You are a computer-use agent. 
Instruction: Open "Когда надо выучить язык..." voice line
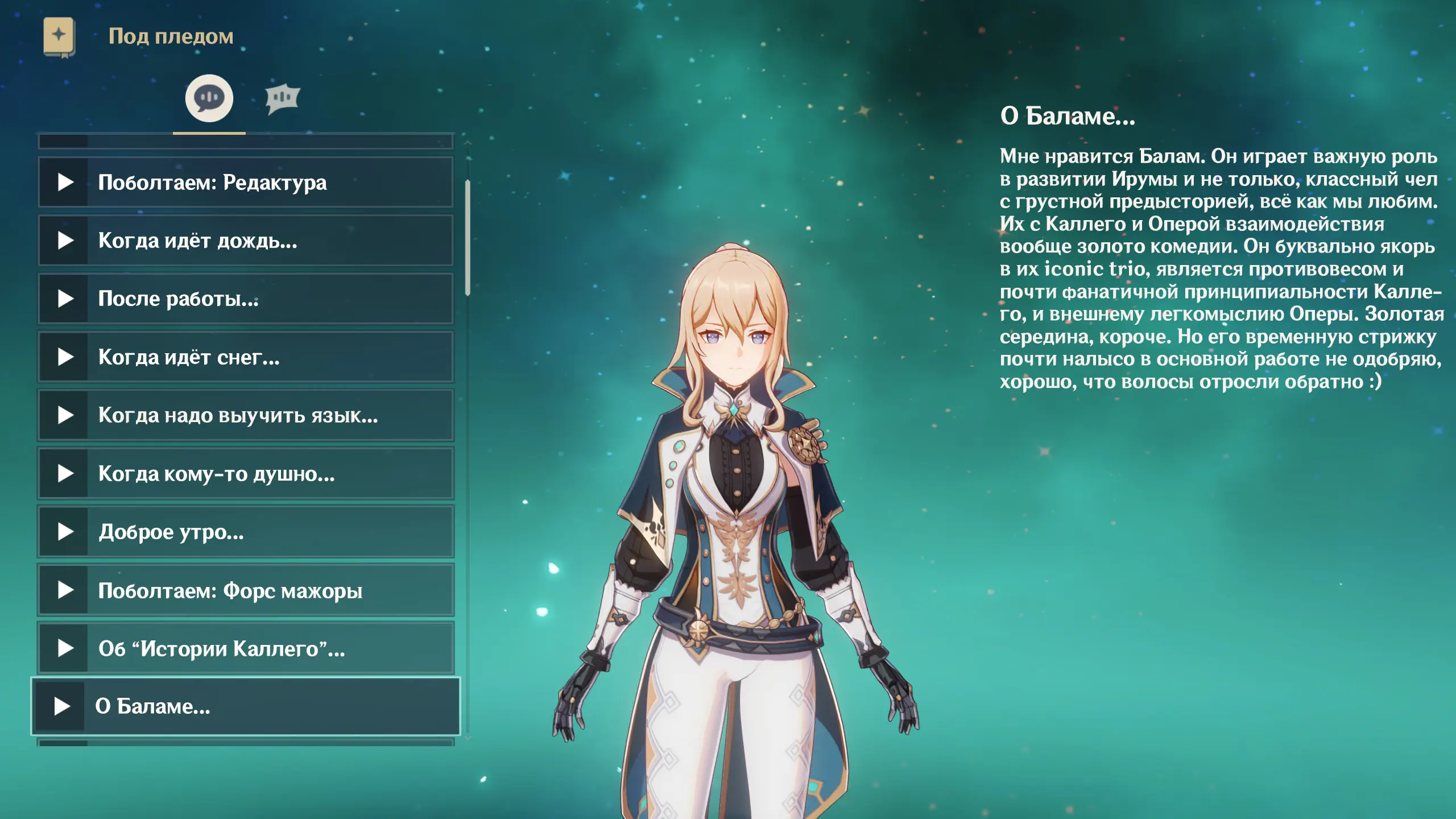(x=245, y=415)
